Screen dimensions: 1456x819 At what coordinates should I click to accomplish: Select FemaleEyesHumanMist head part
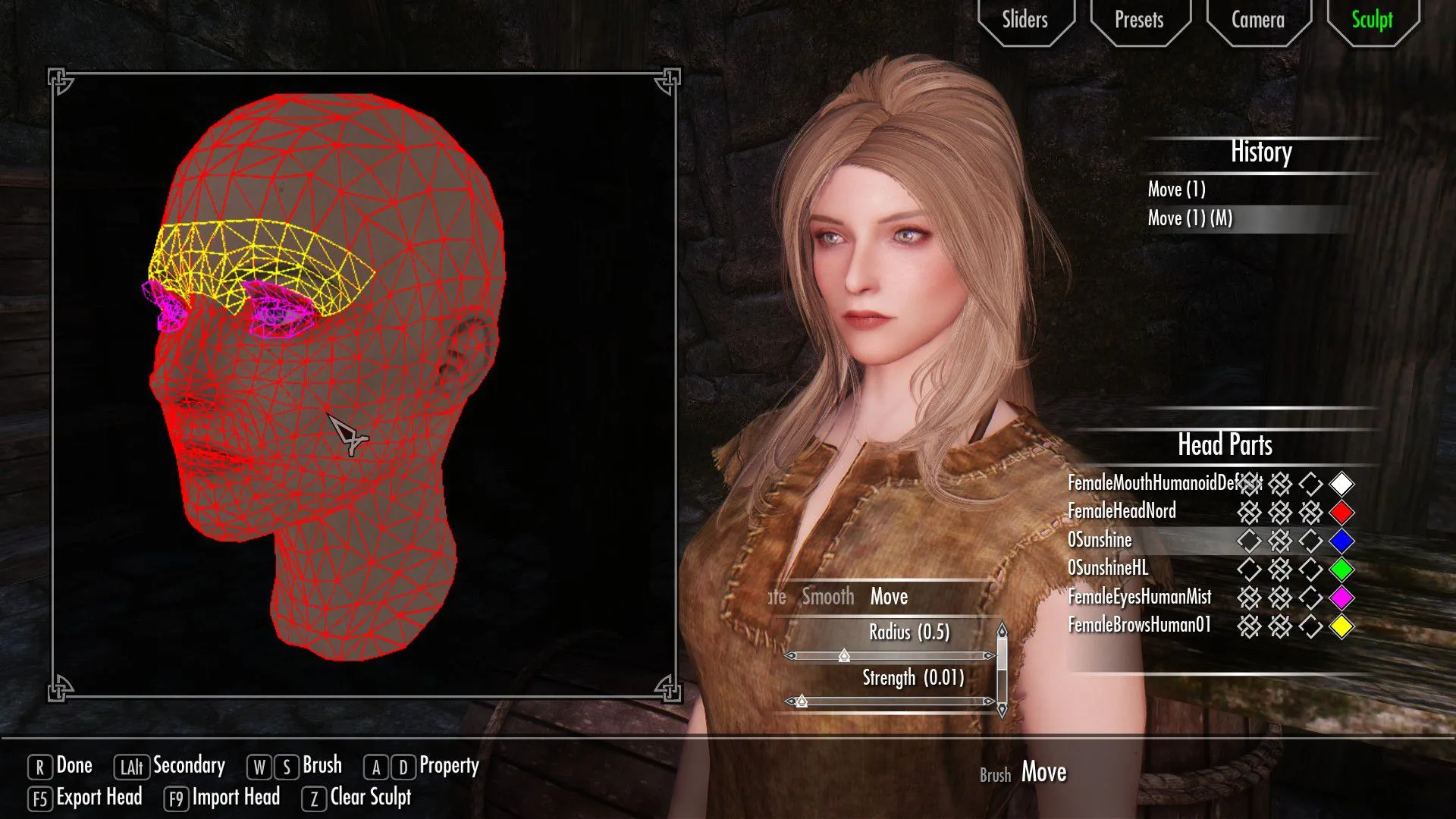1139,598
